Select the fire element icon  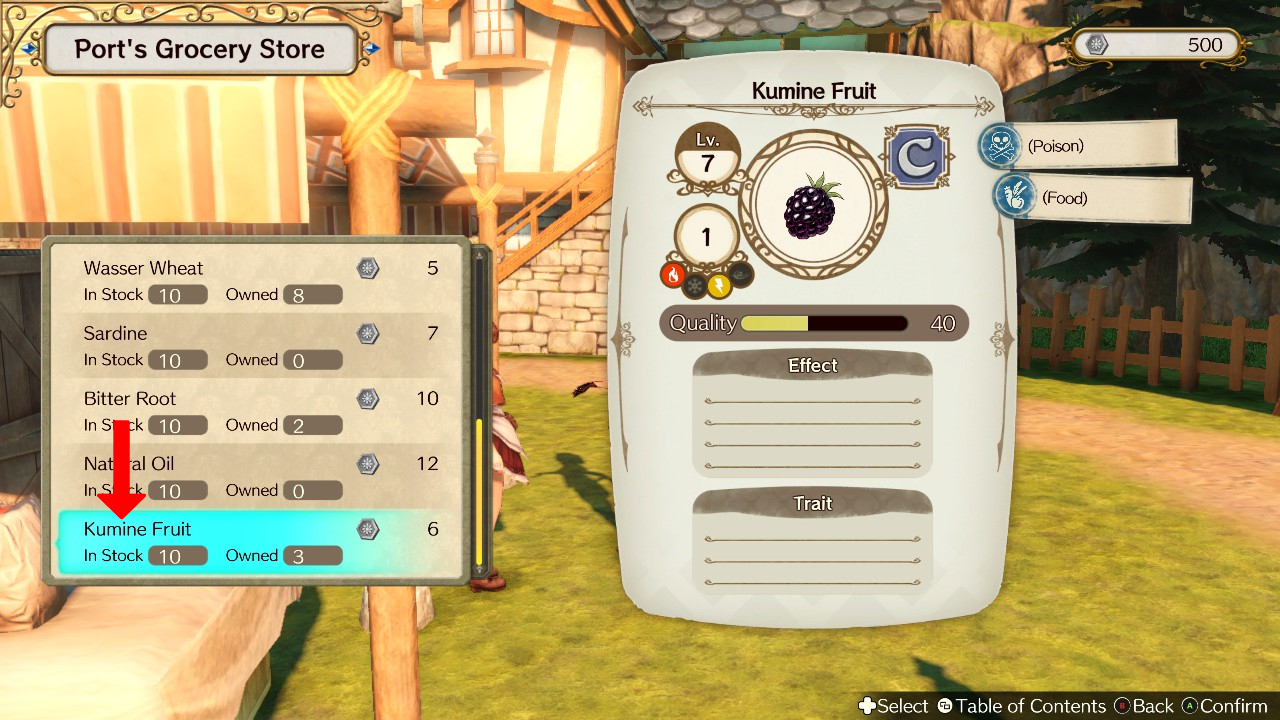click(673, 277)
